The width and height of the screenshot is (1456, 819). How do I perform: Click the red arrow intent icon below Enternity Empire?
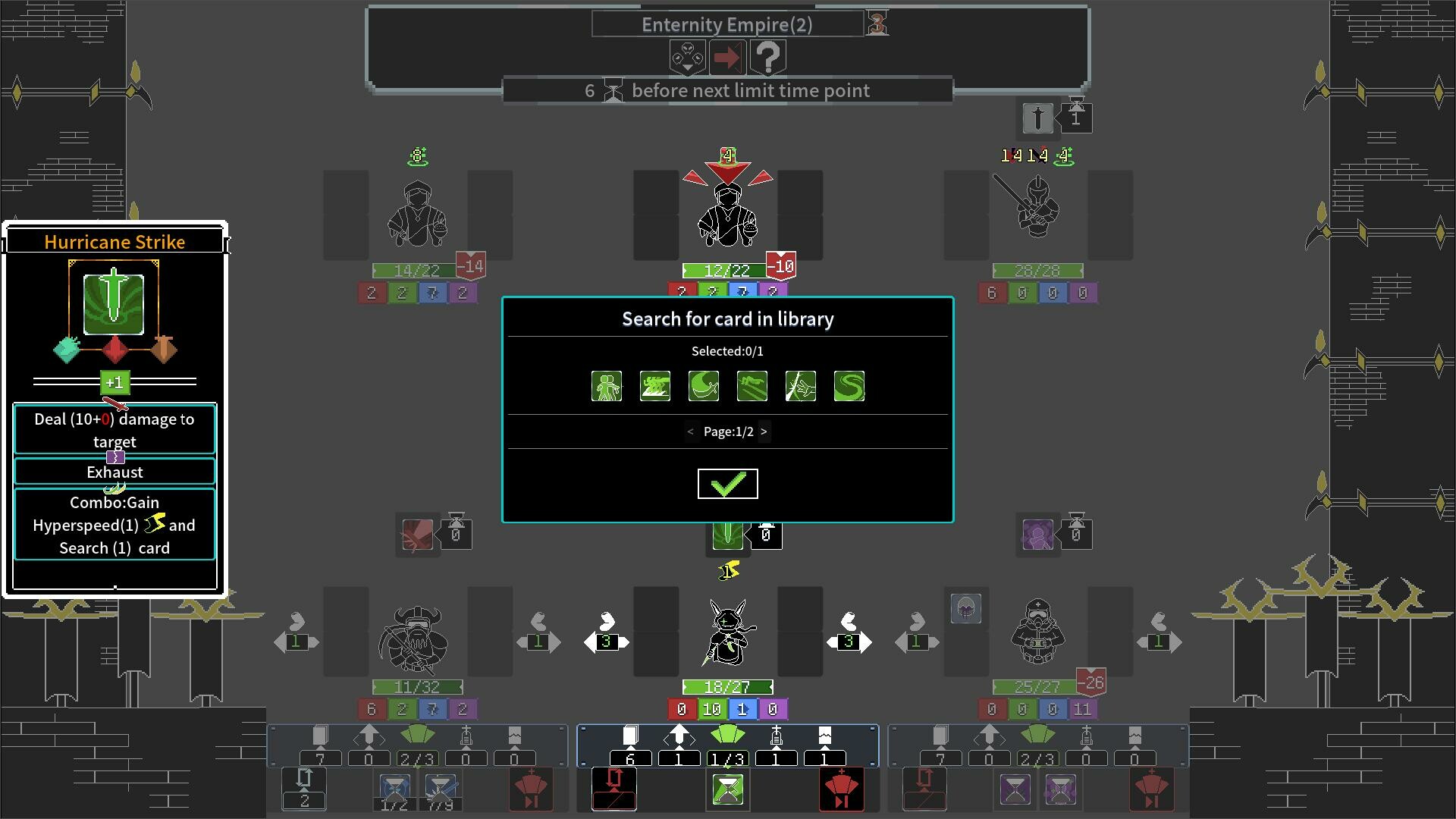click(727, 56)
